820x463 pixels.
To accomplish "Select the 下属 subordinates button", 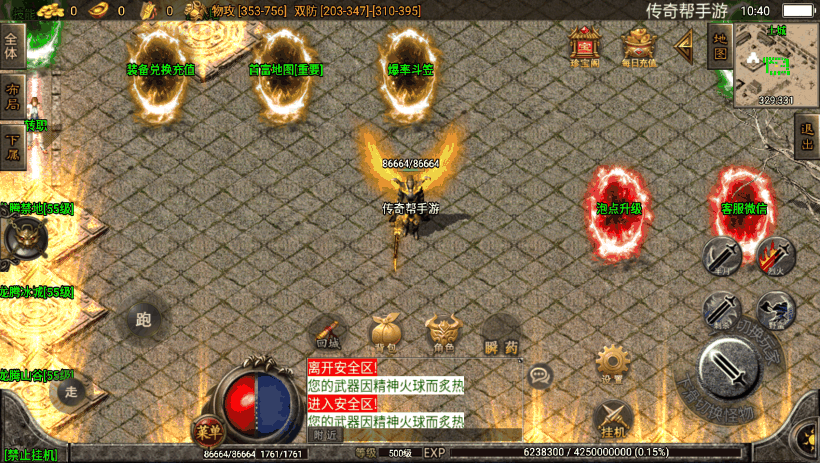I will click(x=12, y=140).
